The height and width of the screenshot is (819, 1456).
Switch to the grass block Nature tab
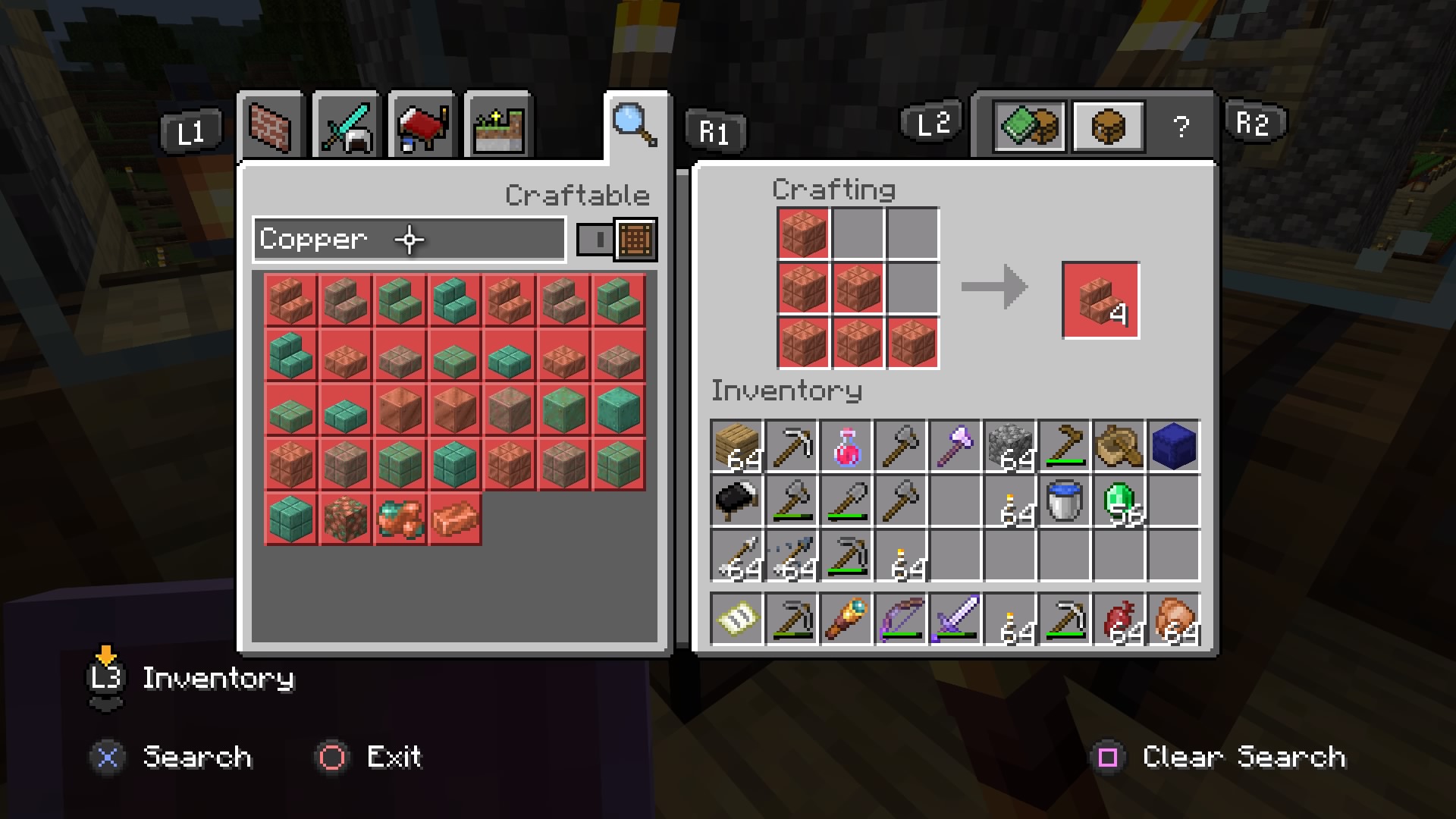[498, 126]
